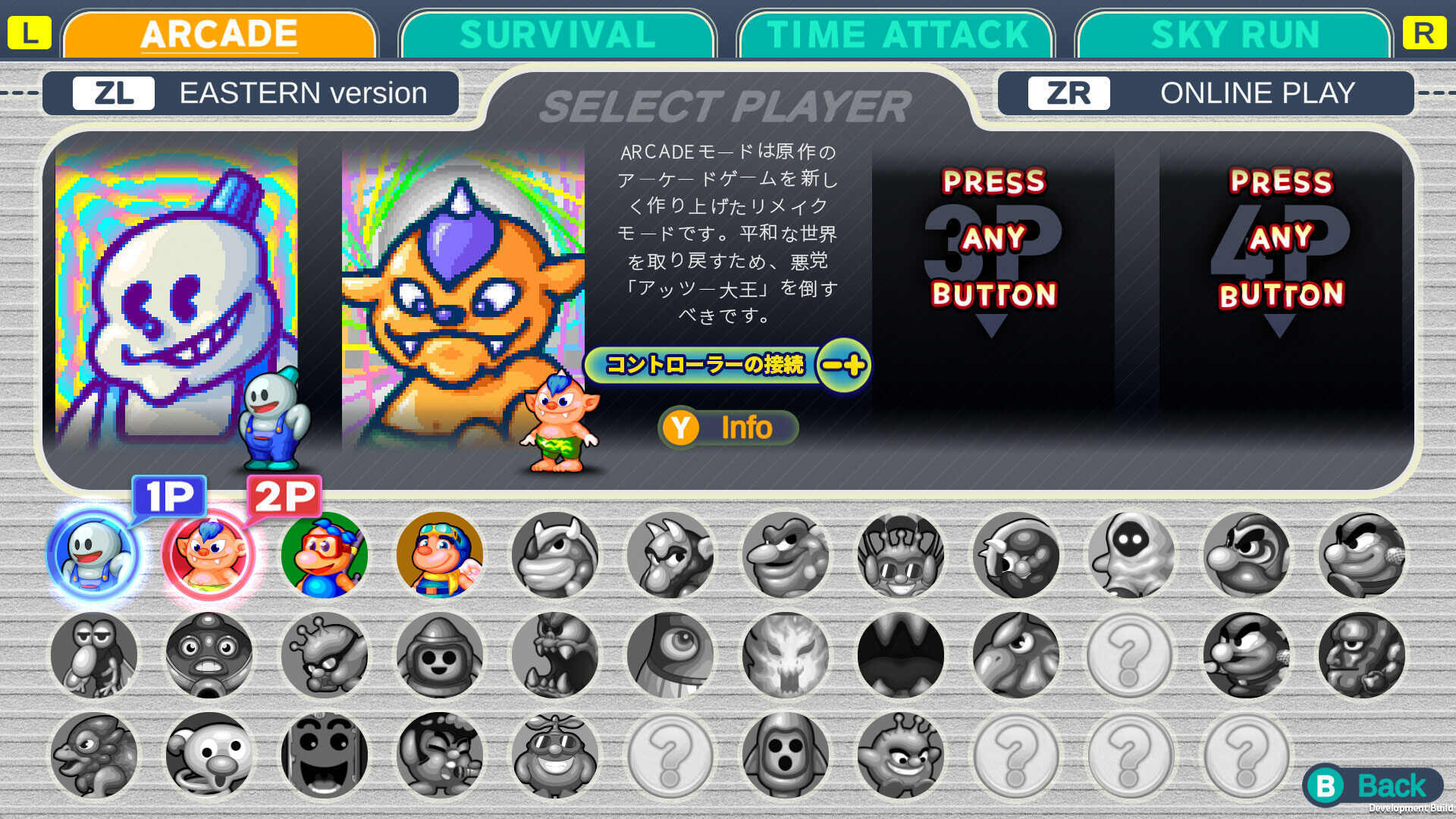This screenshot has width=1456, height=819.
Task: Activate the 3P press any button slot
Action: pos(993,250)
